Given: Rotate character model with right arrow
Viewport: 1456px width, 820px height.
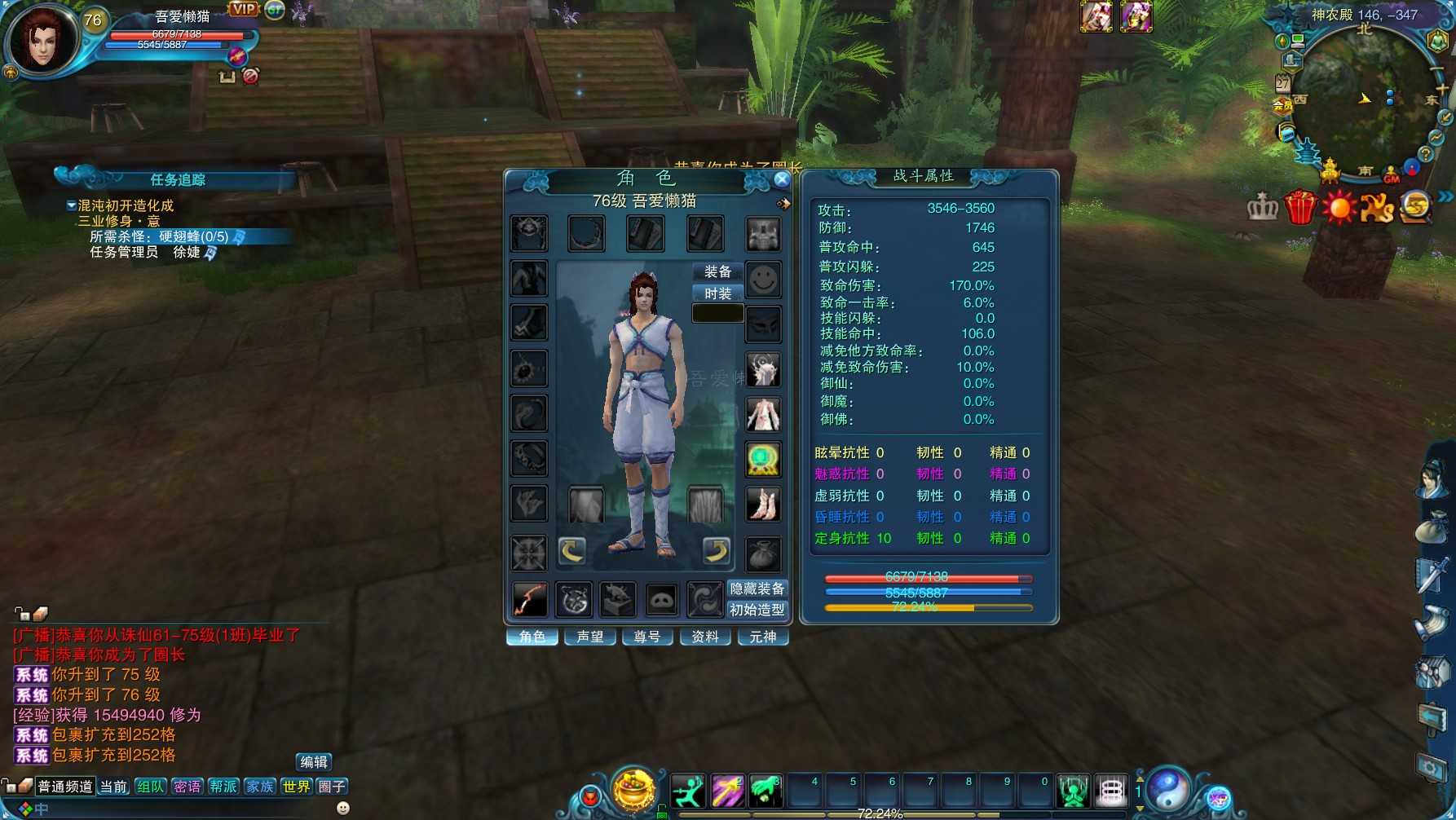Looking at the screenshot, I should tap(716, 552).
